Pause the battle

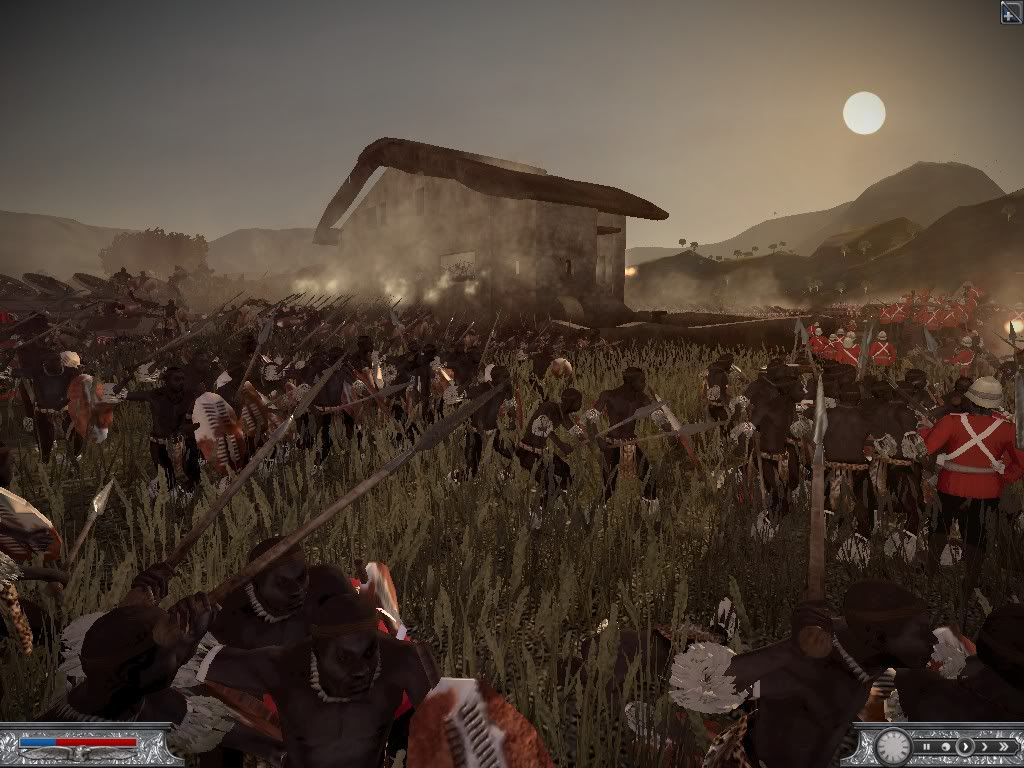pyautogui.click(x=928, y=746)
